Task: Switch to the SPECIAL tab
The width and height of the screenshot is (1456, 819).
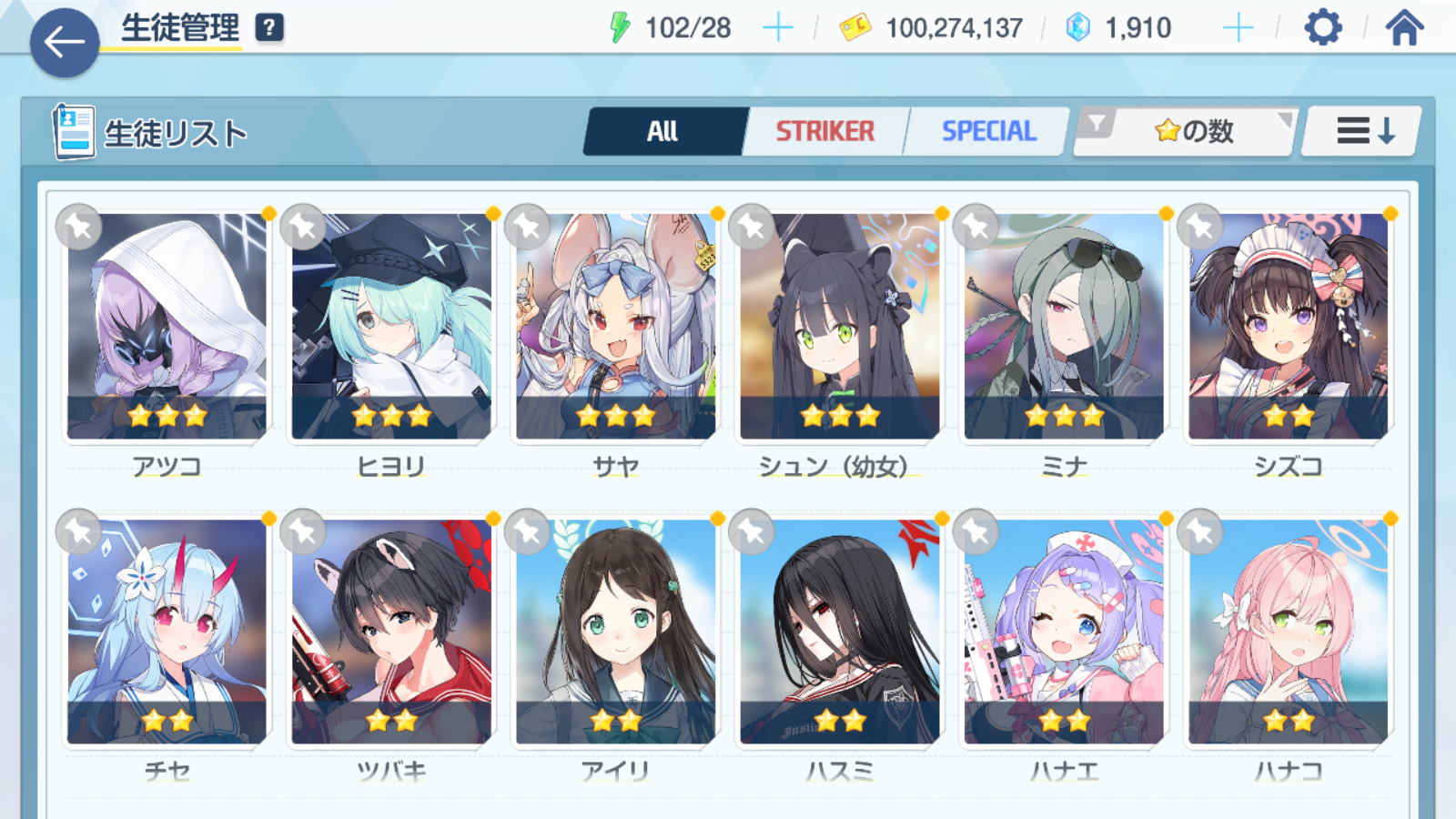Action: click(x=988, y=132)
